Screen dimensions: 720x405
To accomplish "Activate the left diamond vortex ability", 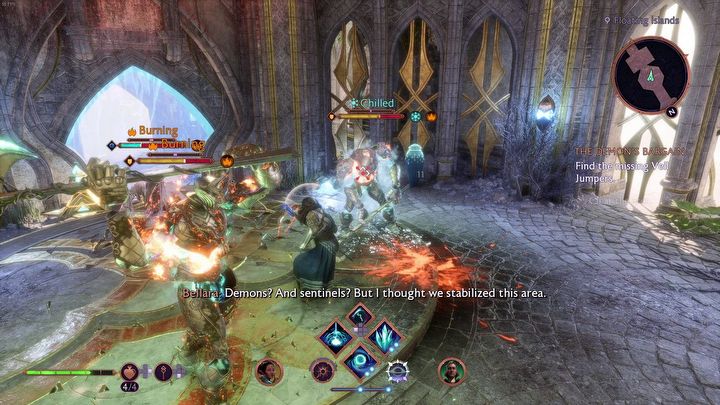I will (x=335, y=338).
